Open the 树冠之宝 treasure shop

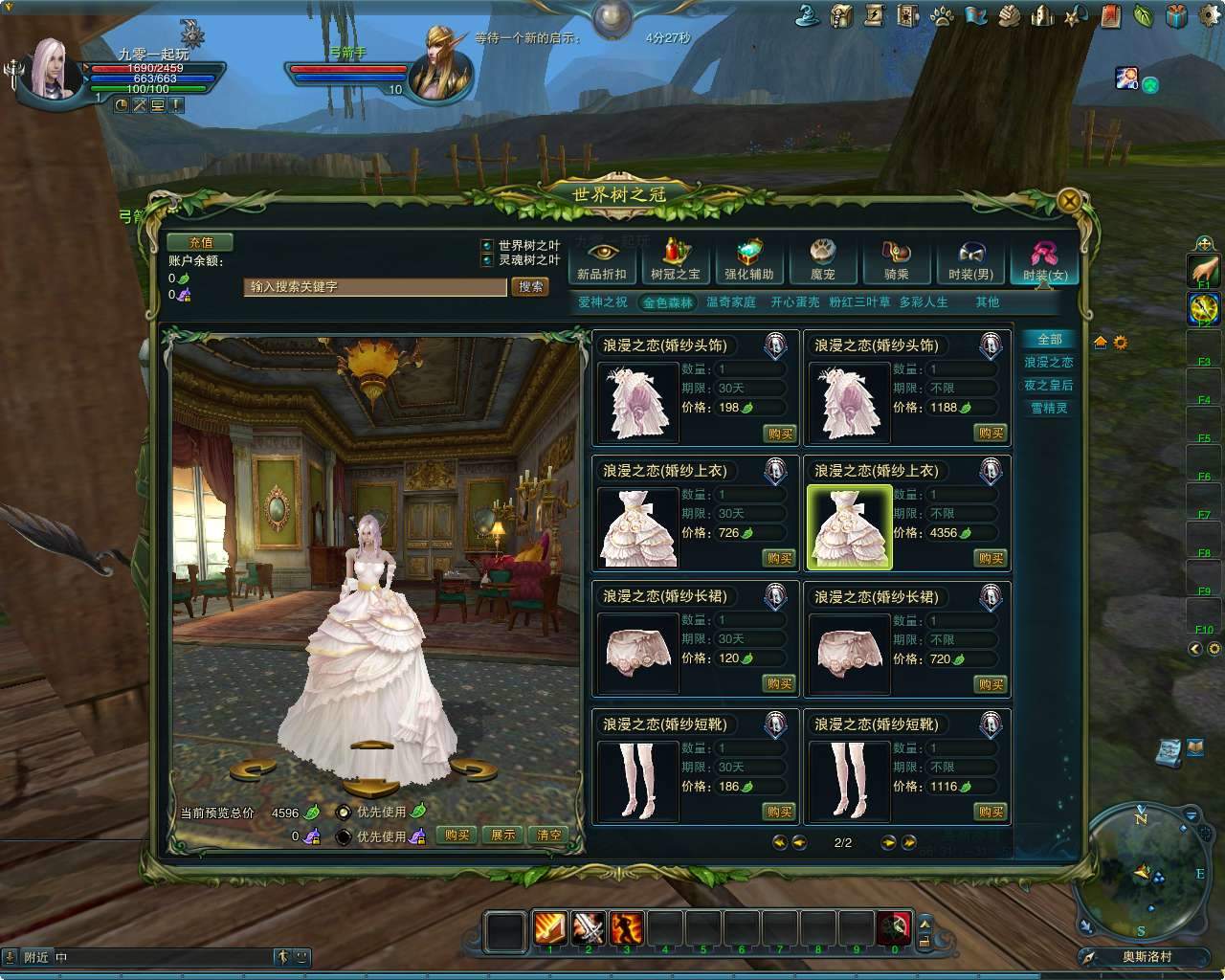[675, 260]
